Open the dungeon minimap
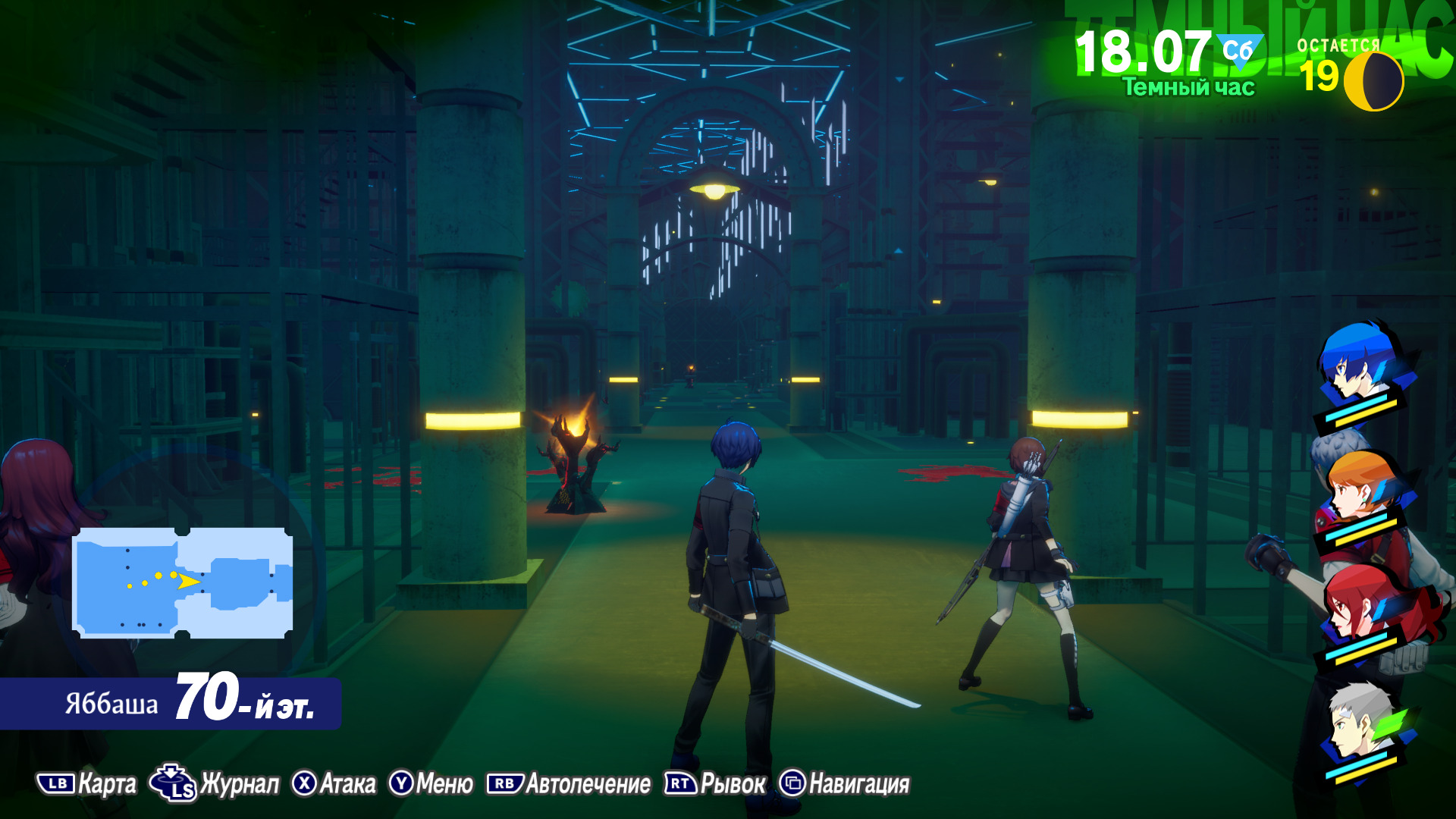The width and height of the screenshot is (1456, 819). [x=182, y=582]
